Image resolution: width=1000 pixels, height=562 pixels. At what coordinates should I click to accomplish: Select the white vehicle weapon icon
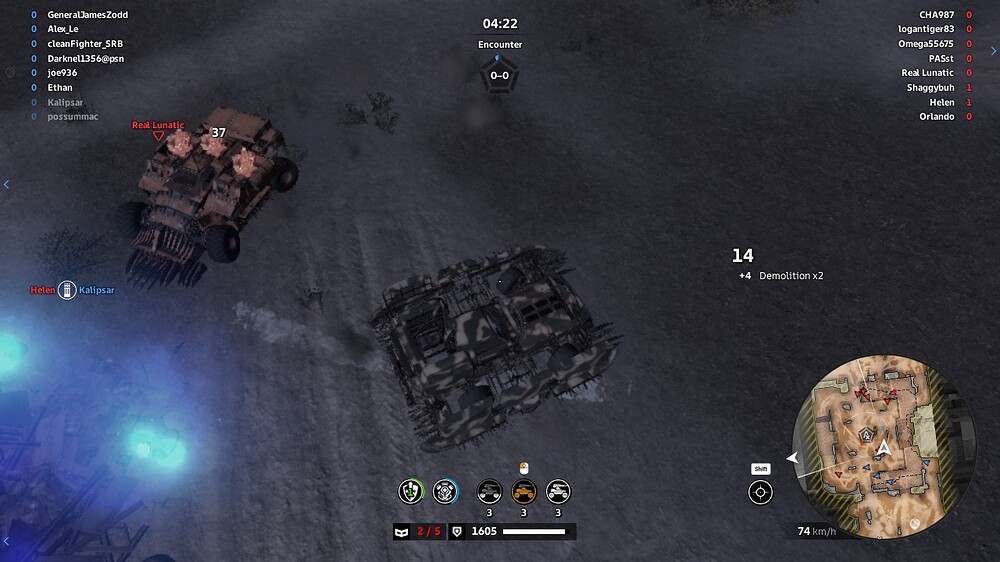(x=558, y=491)
